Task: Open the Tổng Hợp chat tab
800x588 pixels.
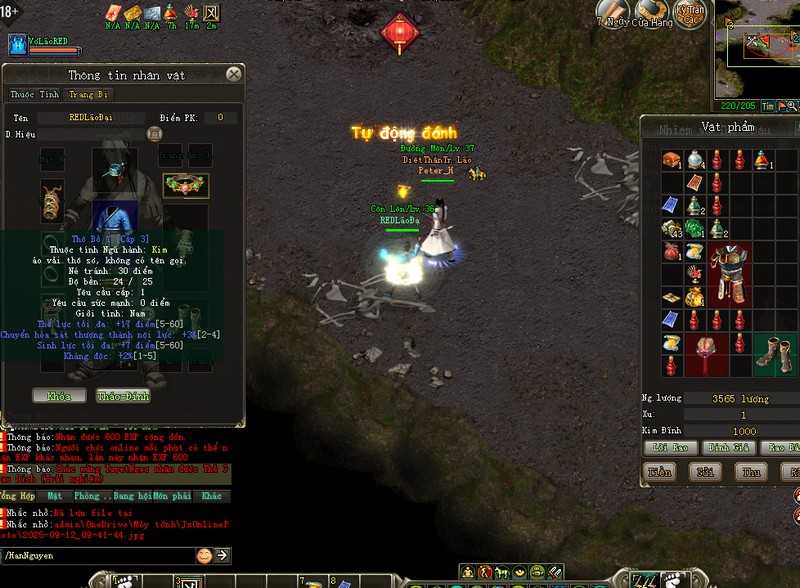Action: pyautogui.click(x=19, y=496)
